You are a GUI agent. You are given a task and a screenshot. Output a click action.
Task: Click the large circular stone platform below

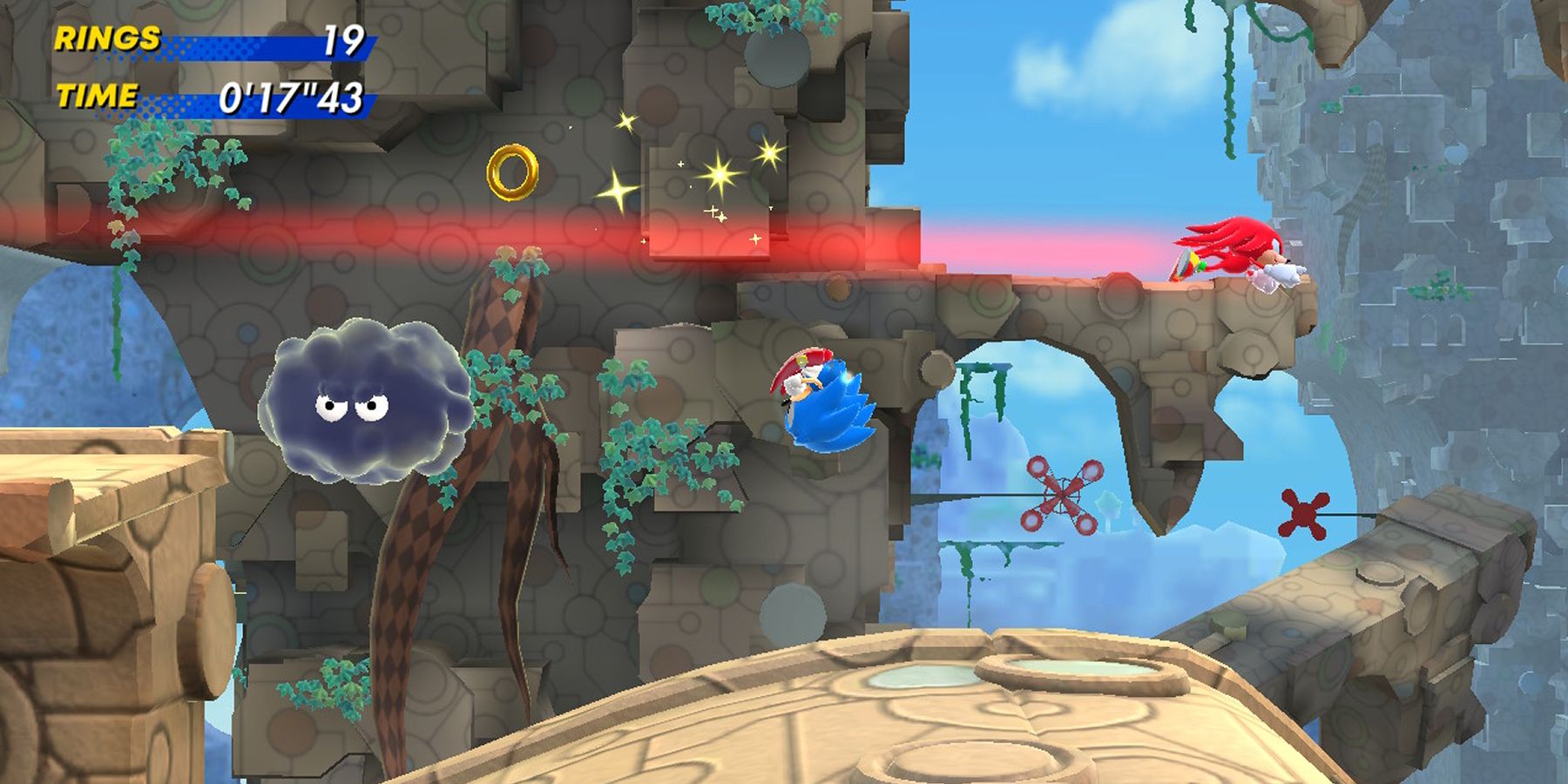(915, 723)
